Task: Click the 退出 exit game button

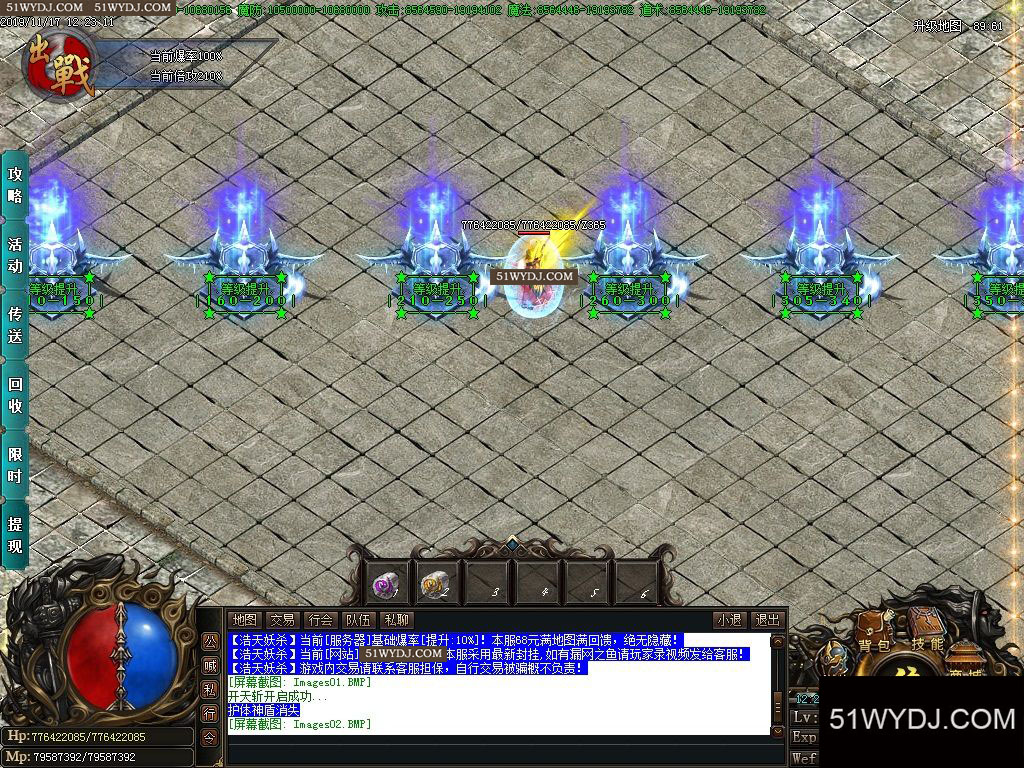Action: click(767, 620)
